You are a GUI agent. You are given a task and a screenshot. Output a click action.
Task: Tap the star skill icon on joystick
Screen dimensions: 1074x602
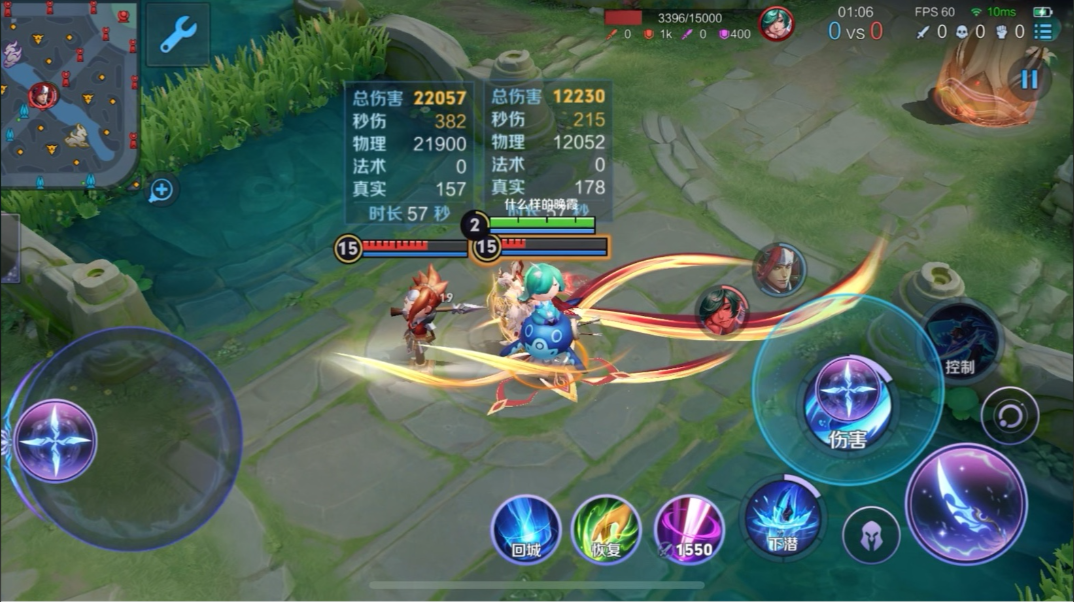(x=56, y=441)
